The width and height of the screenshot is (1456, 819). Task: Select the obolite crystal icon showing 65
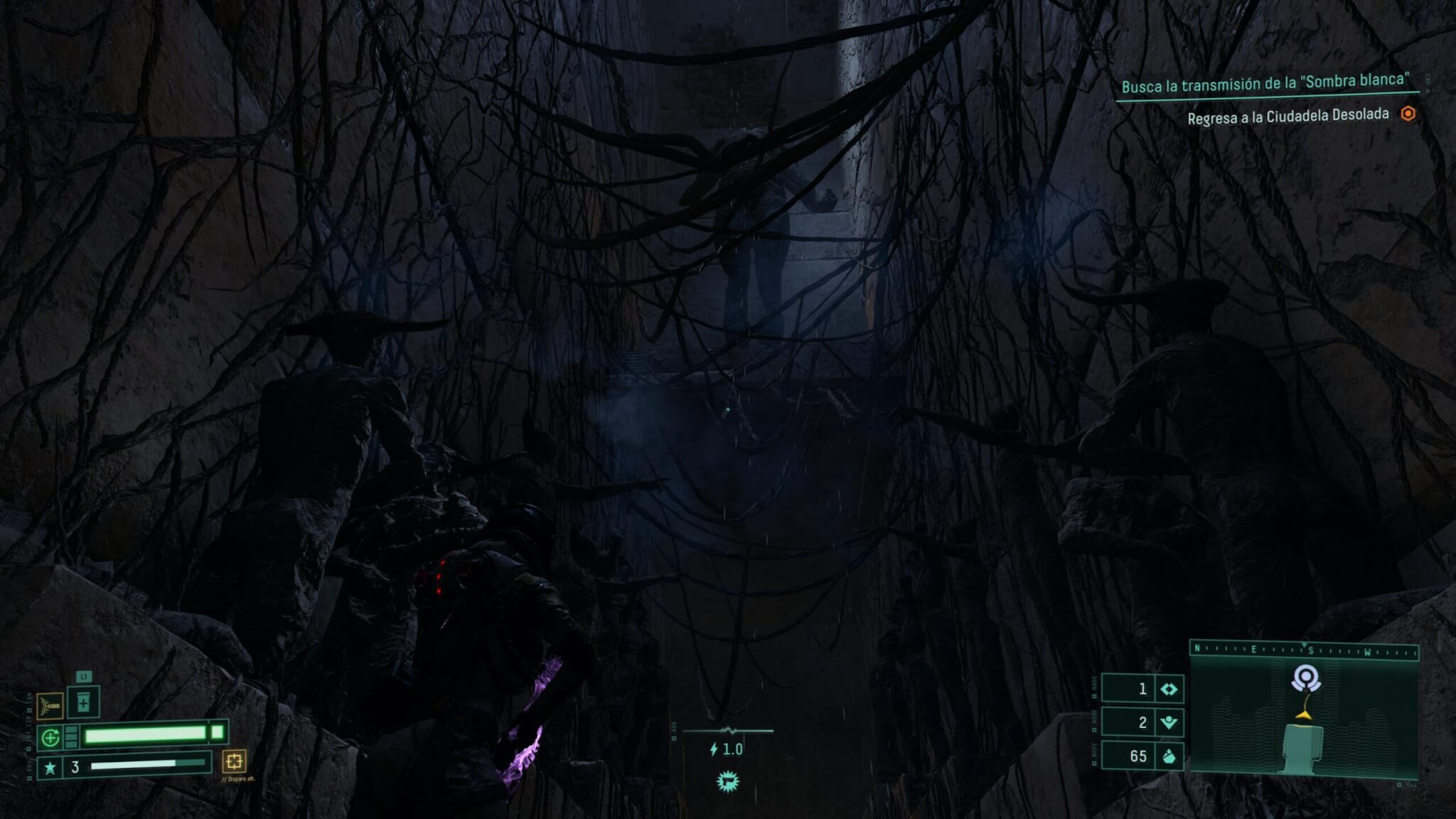tap(1168, 756)
